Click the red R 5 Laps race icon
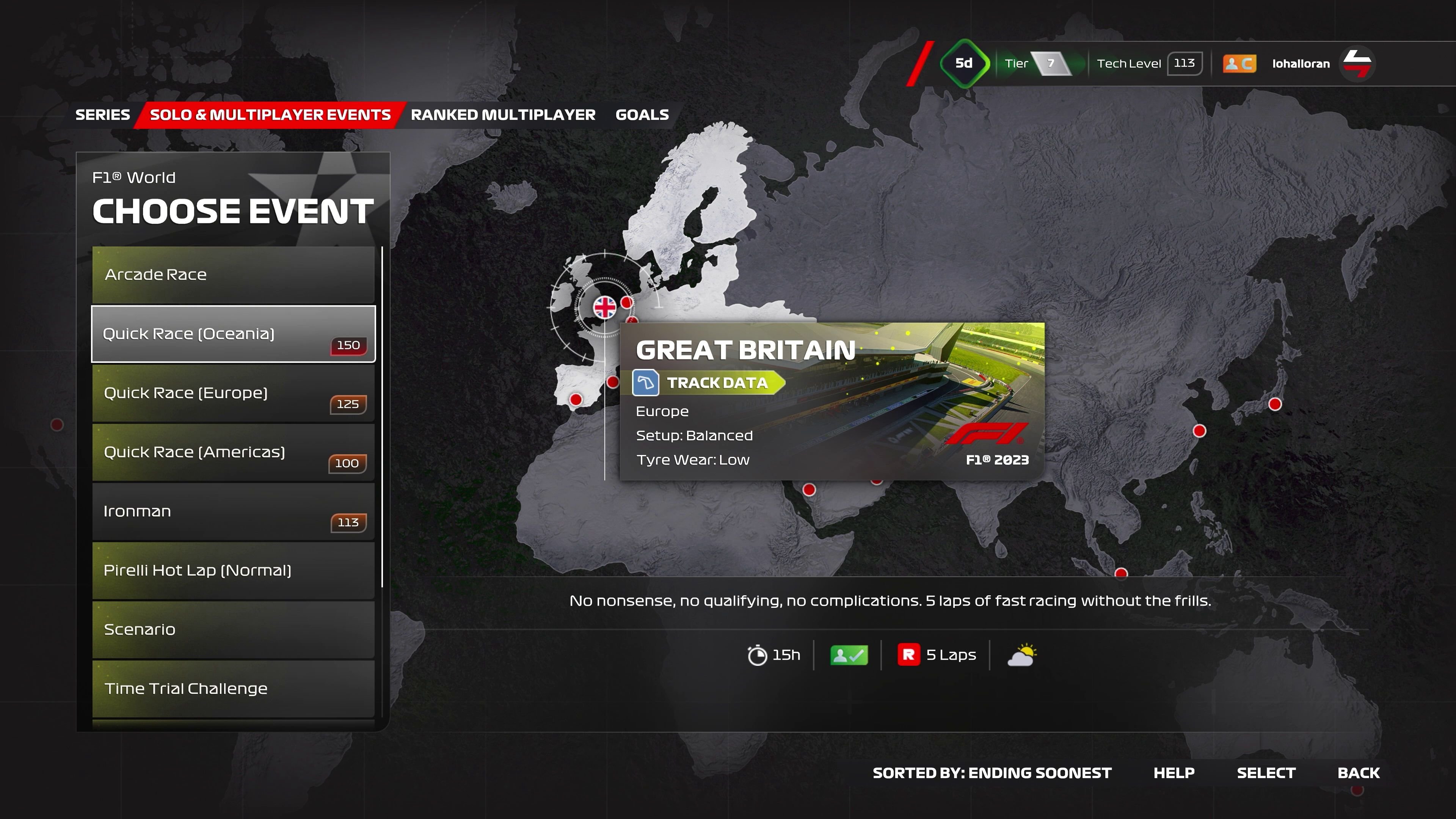The width and height of the screenshot is (1456, 819). 908,654
